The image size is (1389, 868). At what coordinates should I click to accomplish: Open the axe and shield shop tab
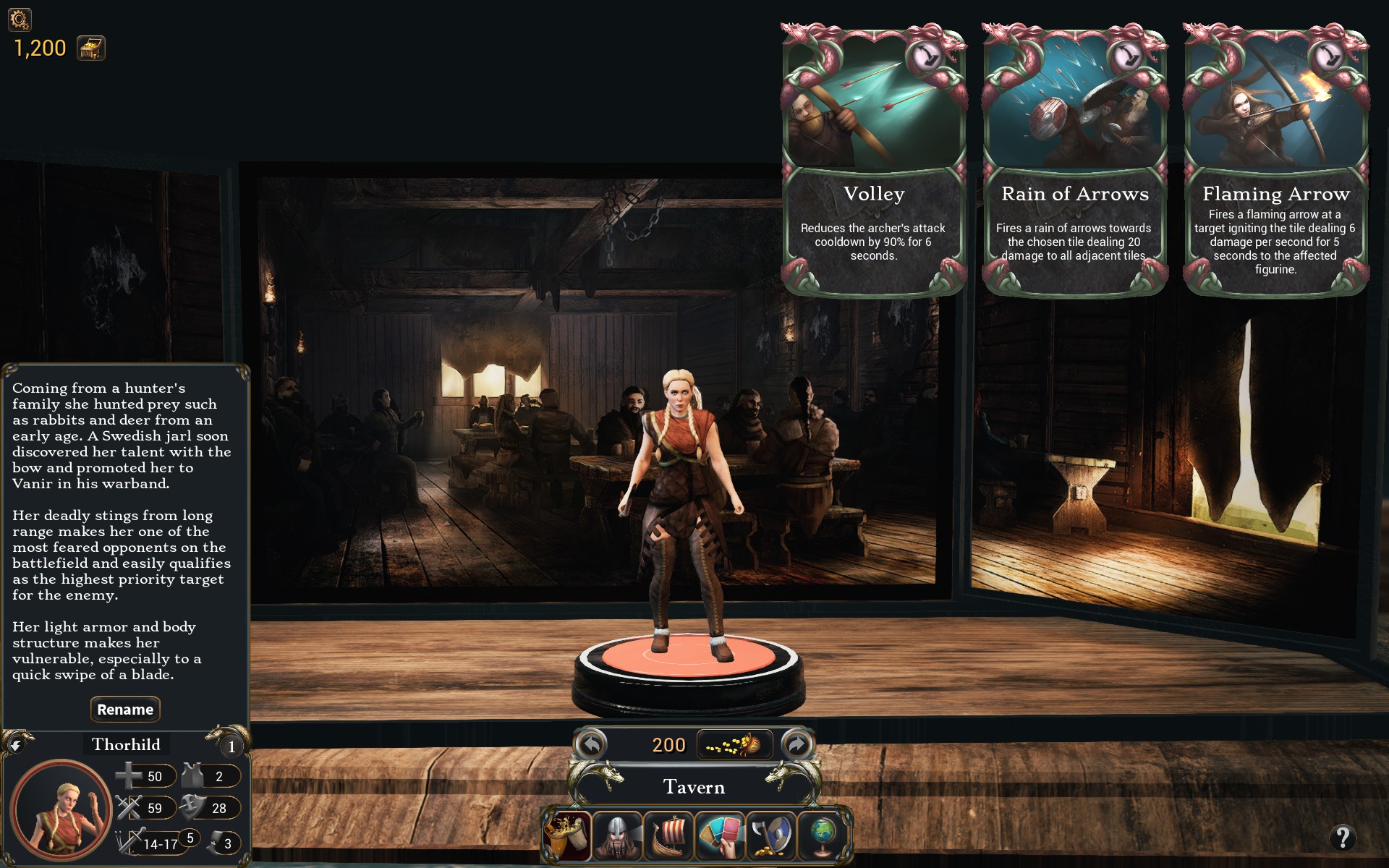click(771, 835)
